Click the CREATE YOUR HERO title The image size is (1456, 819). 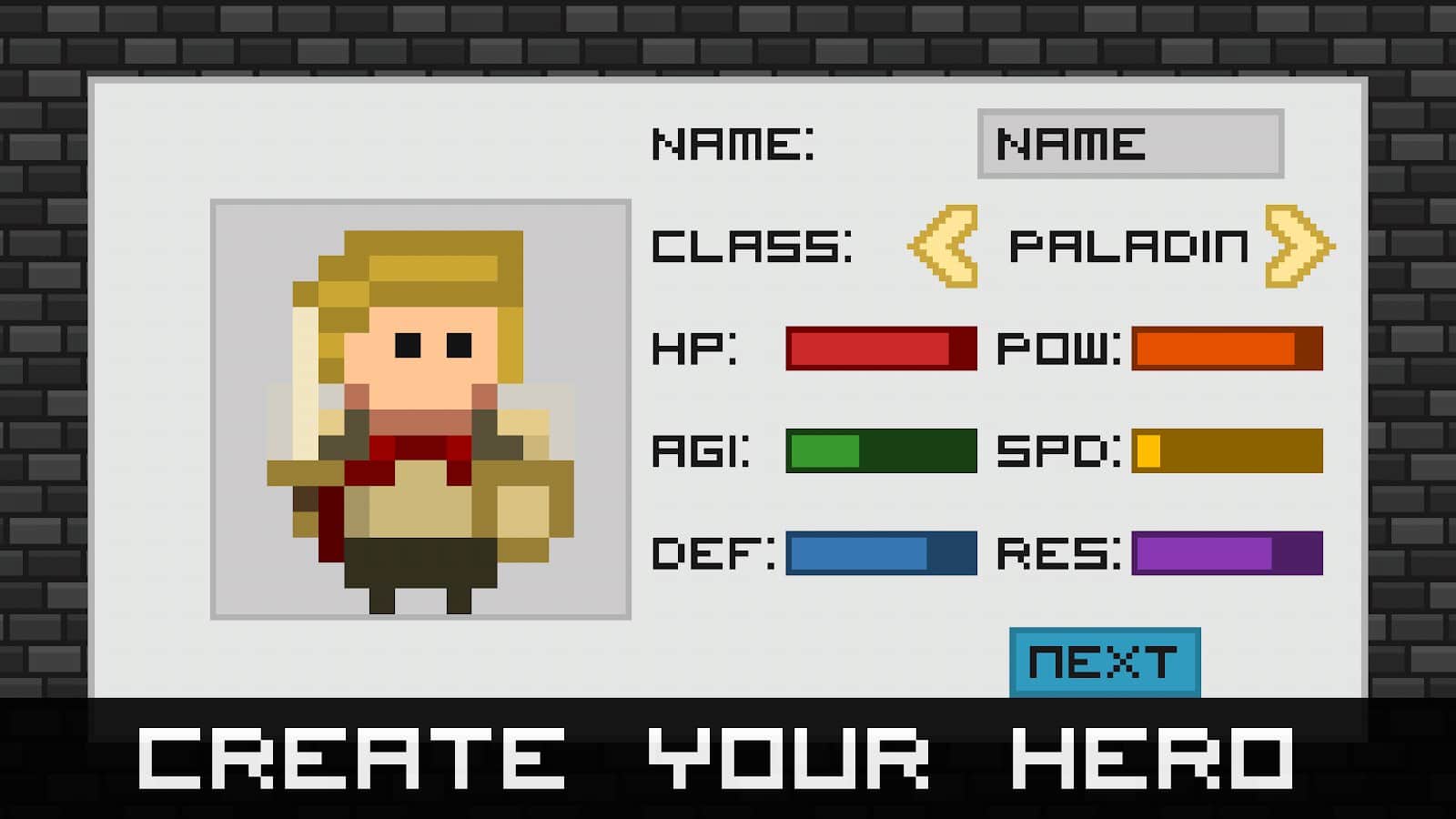[719, 760]
